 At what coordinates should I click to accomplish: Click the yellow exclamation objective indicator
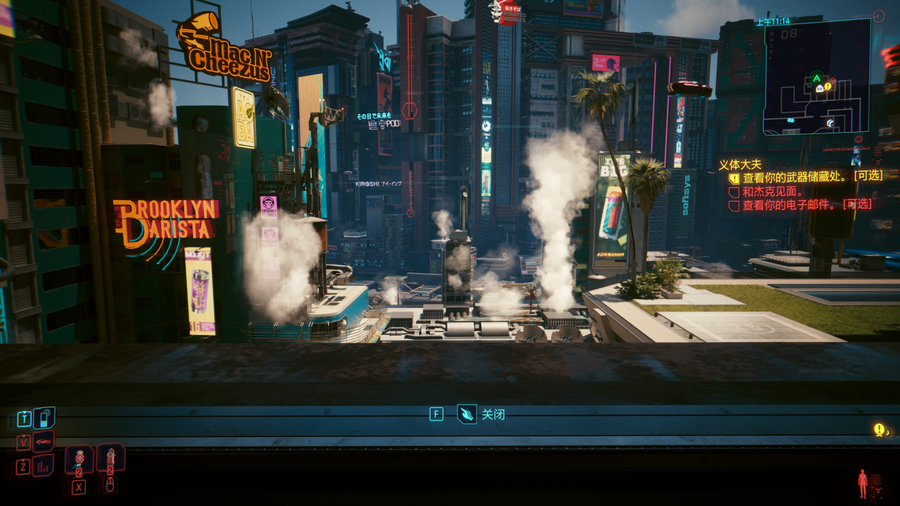879,430
